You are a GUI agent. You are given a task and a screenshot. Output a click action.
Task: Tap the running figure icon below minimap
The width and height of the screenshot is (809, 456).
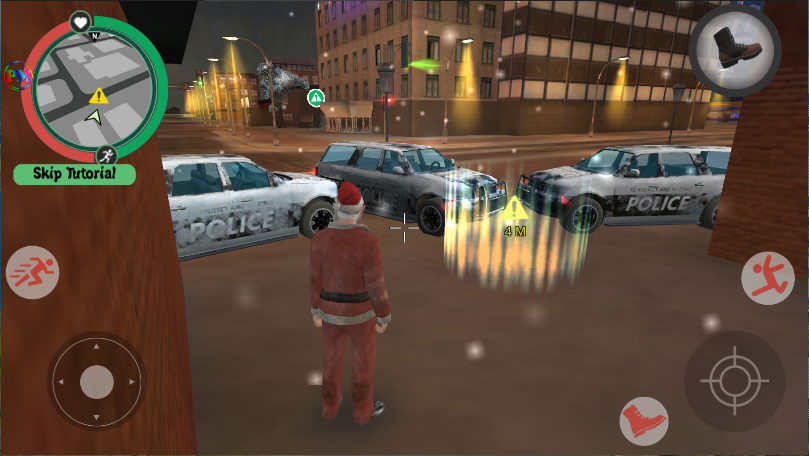click(x=107, y=155)
